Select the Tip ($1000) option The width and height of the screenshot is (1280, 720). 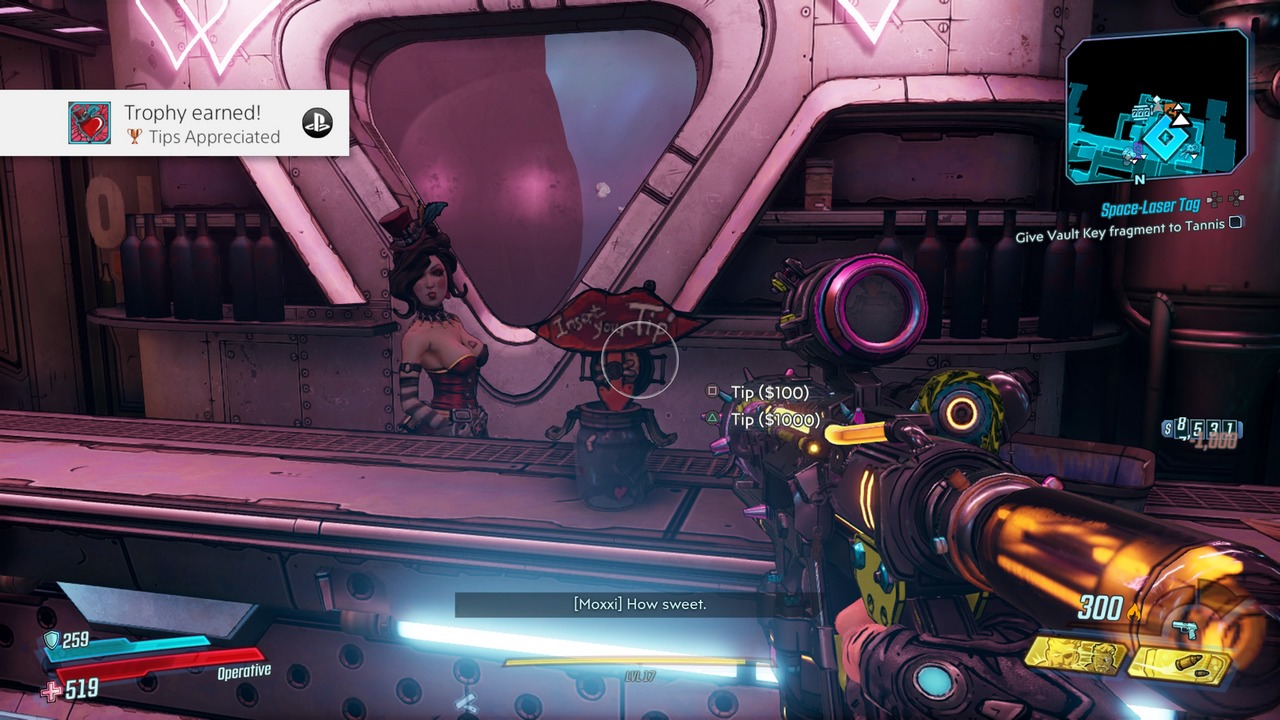pos(775,420)
